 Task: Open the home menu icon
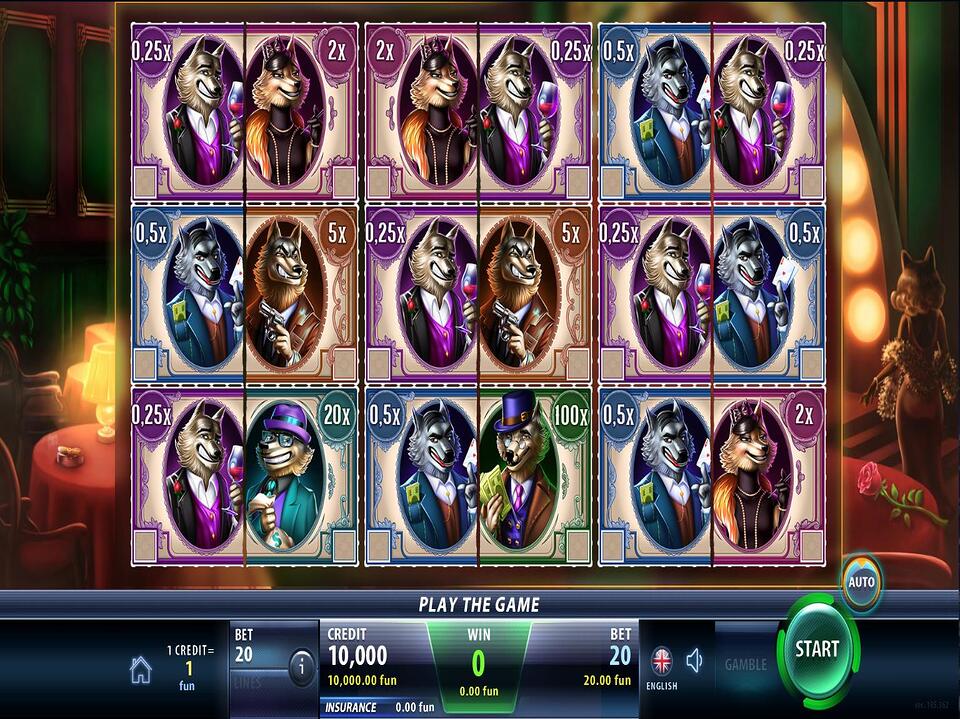[x=141, y=670]
